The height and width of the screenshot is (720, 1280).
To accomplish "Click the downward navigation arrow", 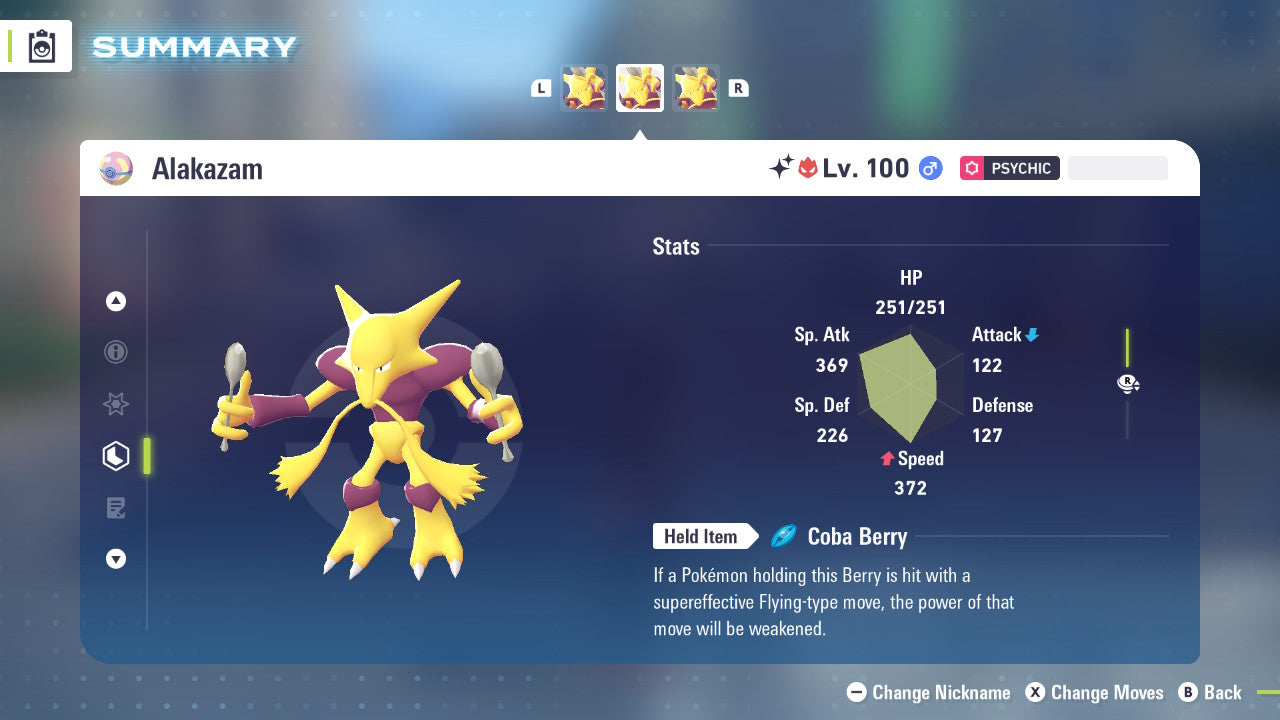I will point(116,559).
